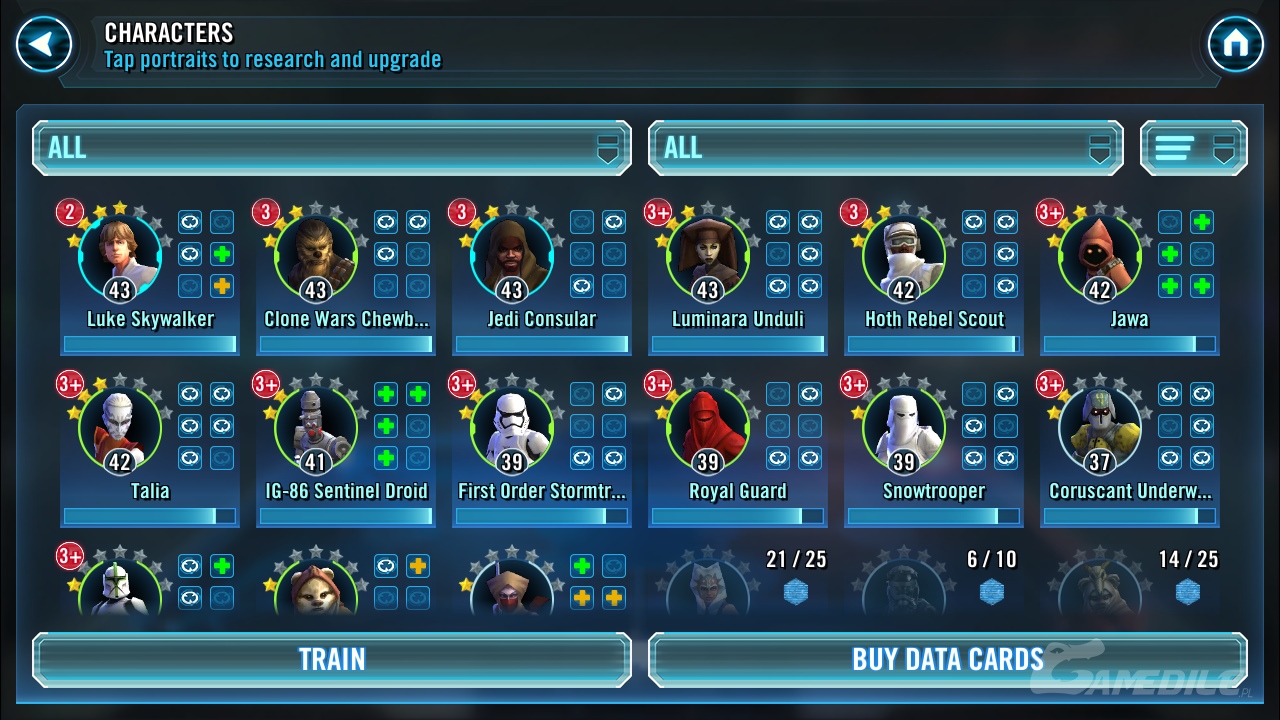Select the Hoth Rebel Scout card

pos(904,257)
